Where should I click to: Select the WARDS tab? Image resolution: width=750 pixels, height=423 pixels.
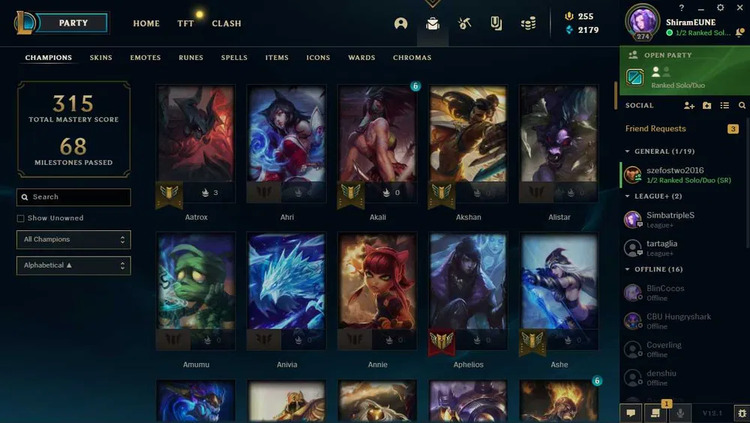(361, 58)
